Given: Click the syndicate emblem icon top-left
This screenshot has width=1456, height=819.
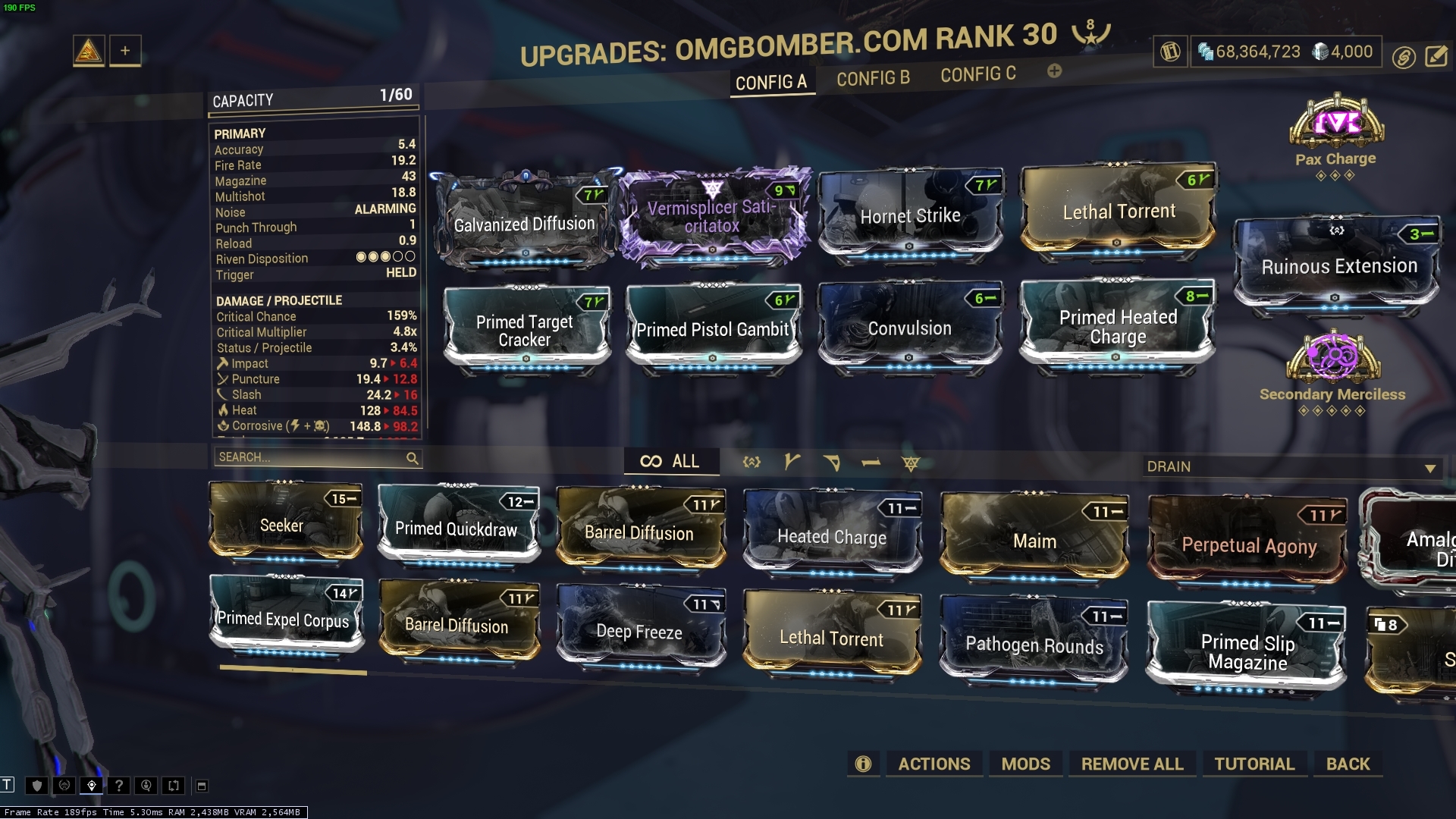Looking at the screenshot, I should tap(89, 51).
